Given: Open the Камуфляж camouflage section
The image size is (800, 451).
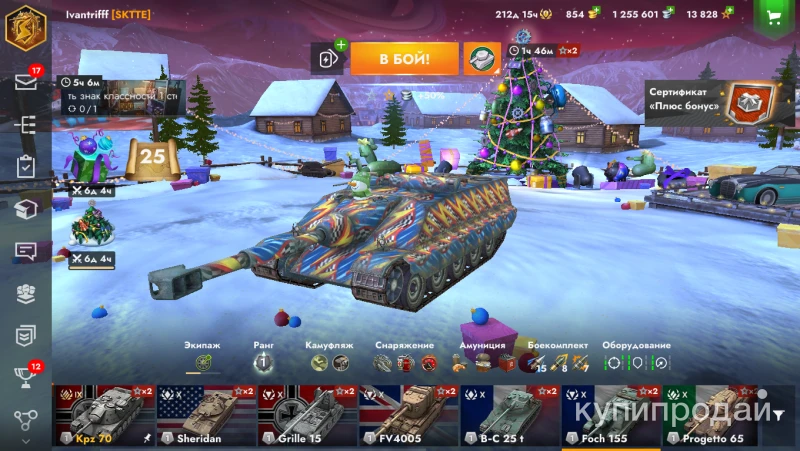Looking at the screenshot, I should [x=330, y=362].
